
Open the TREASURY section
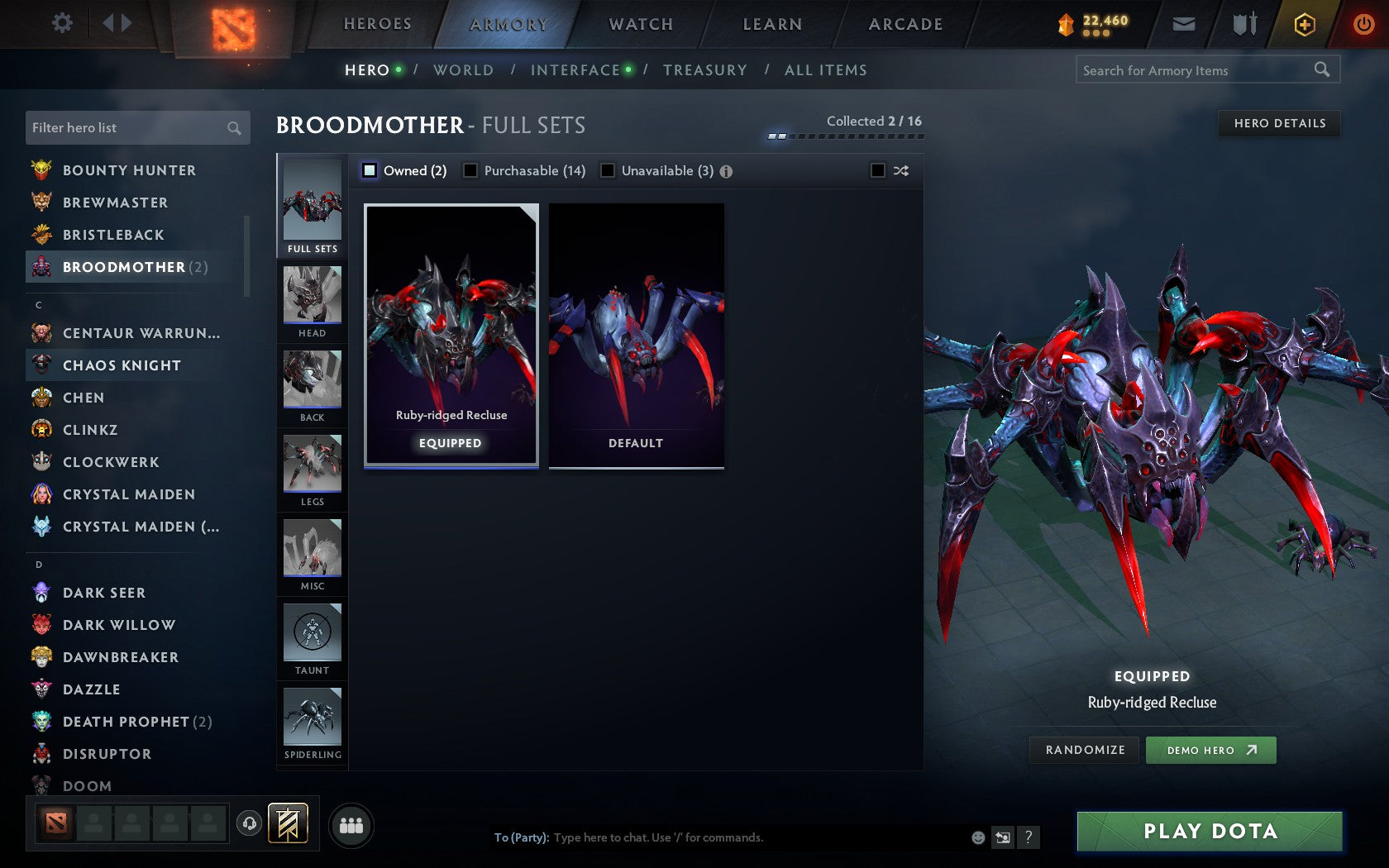(705, 70)
